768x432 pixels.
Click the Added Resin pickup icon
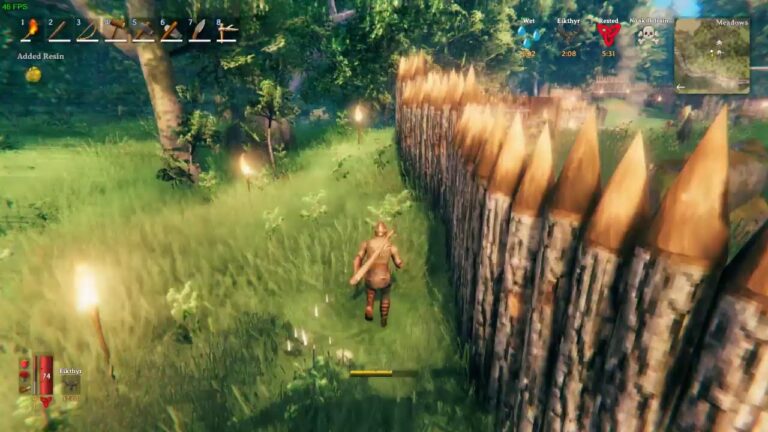(x=33, y=74)
